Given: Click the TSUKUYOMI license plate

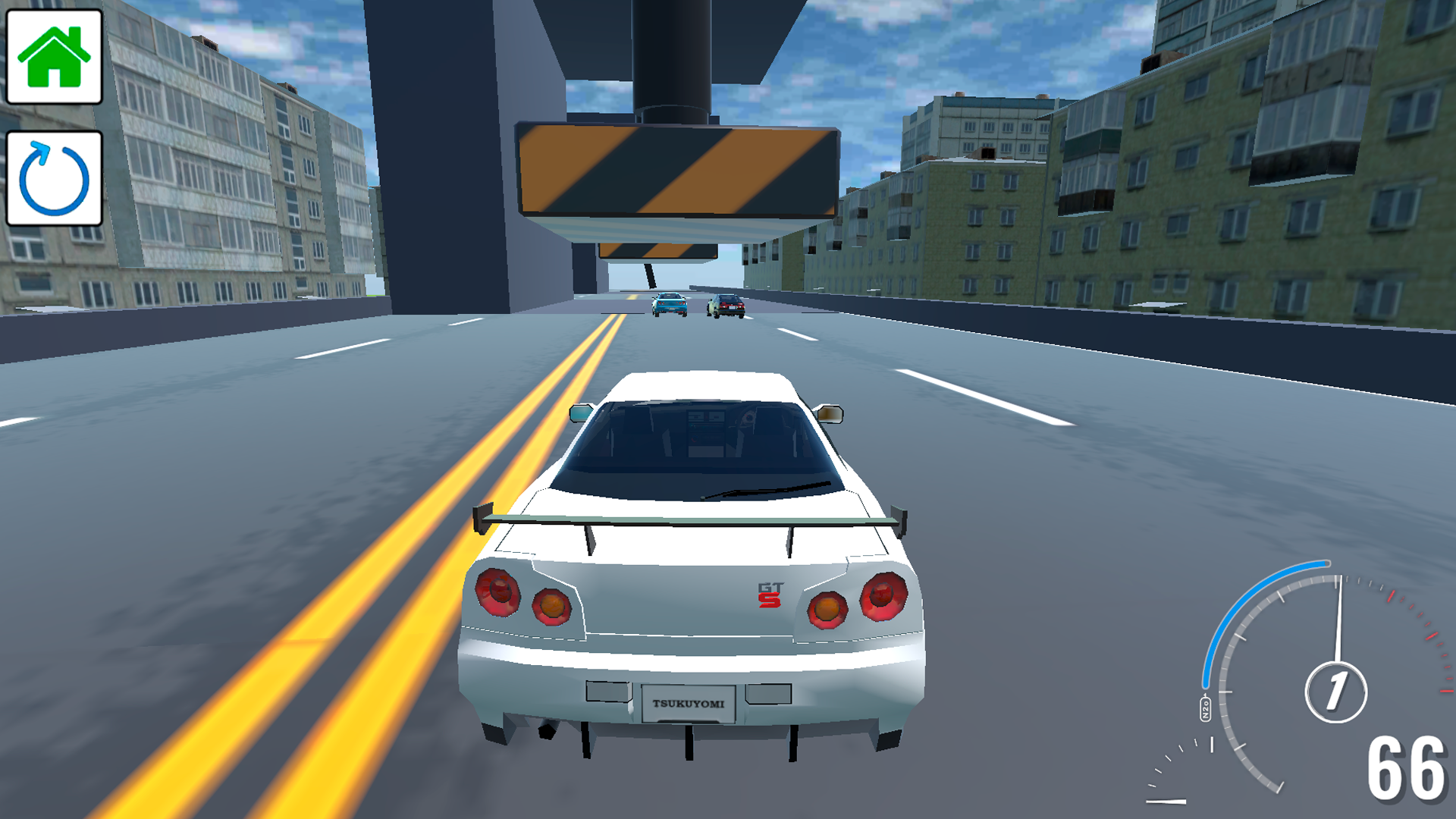Looking at the screenshot, I should click(x=689, y=702).
